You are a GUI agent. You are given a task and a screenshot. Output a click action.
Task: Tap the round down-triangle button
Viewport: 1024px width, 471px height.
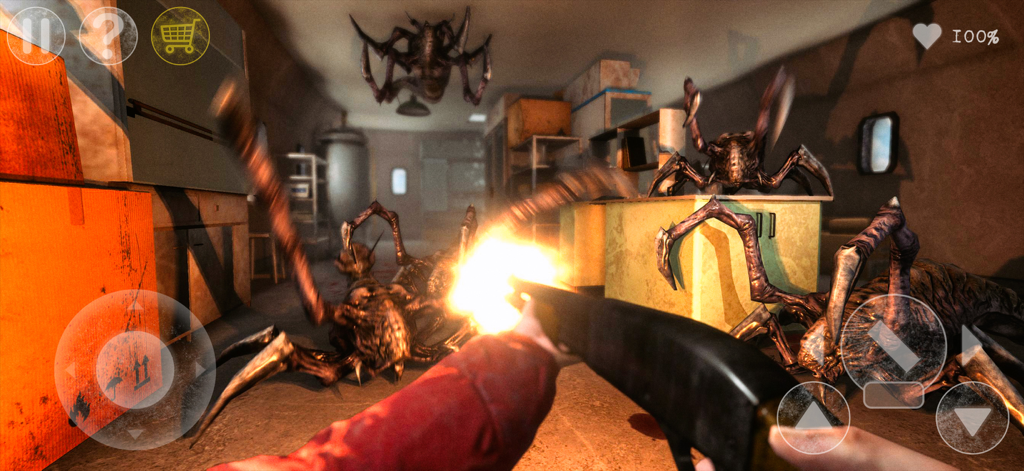click(972, 417)
